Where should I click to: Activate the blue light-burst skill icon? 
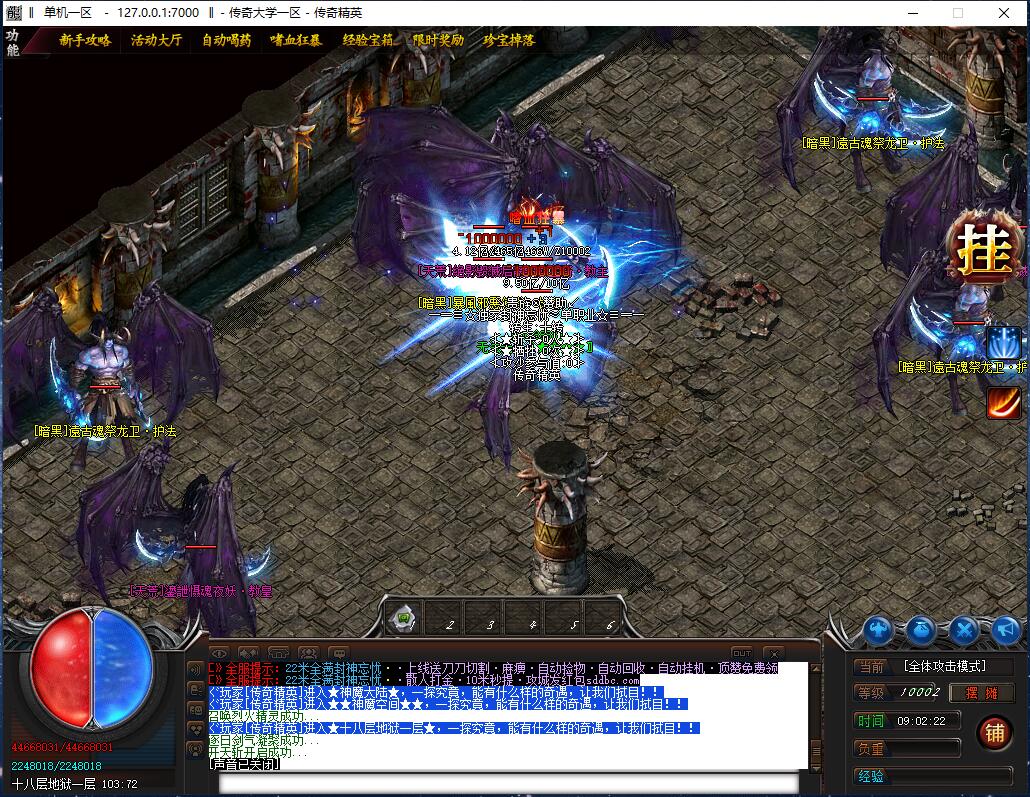tap(1003, 343)
